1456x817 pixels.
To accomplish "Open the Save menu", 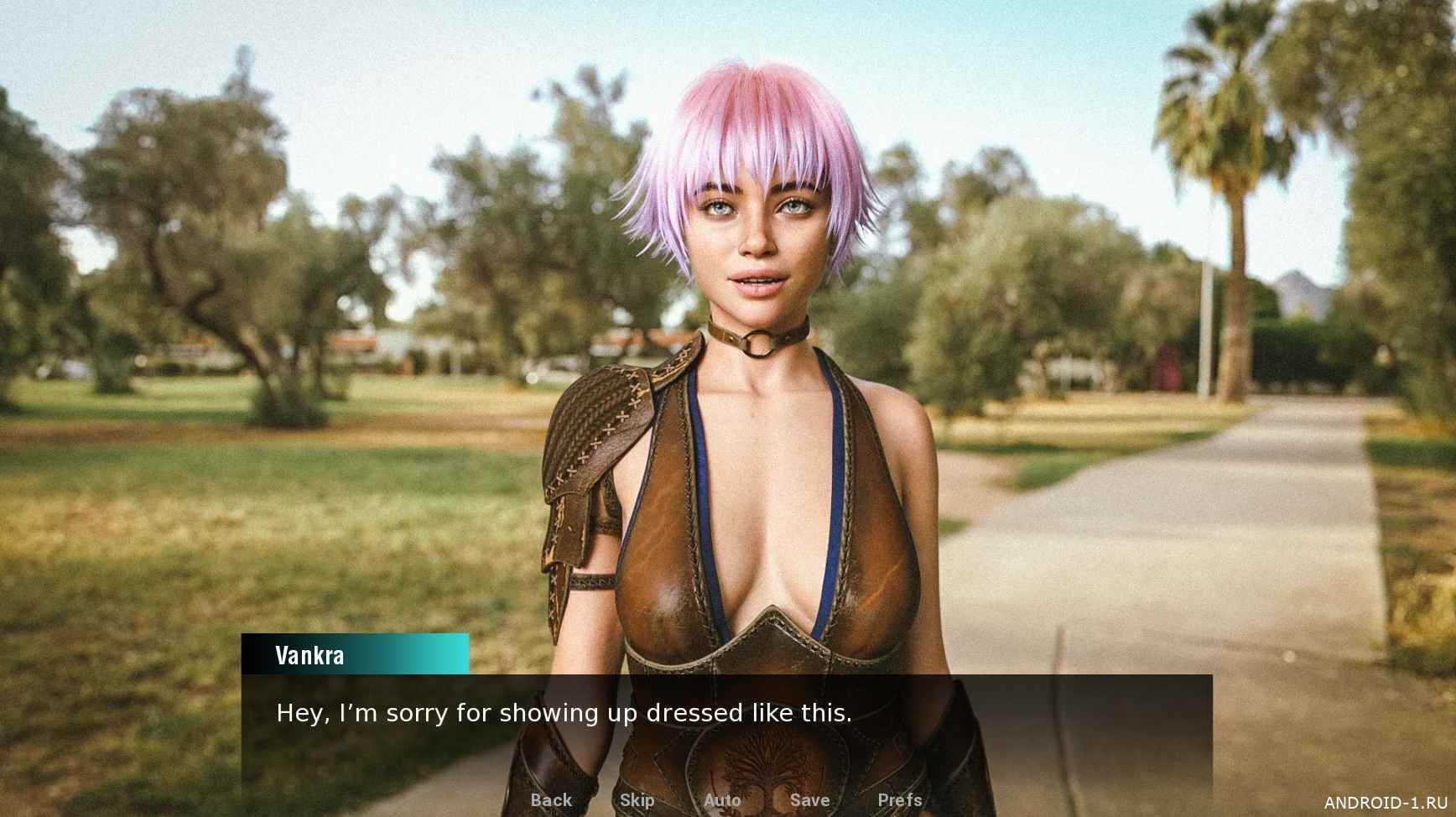I will coord(809,800).
